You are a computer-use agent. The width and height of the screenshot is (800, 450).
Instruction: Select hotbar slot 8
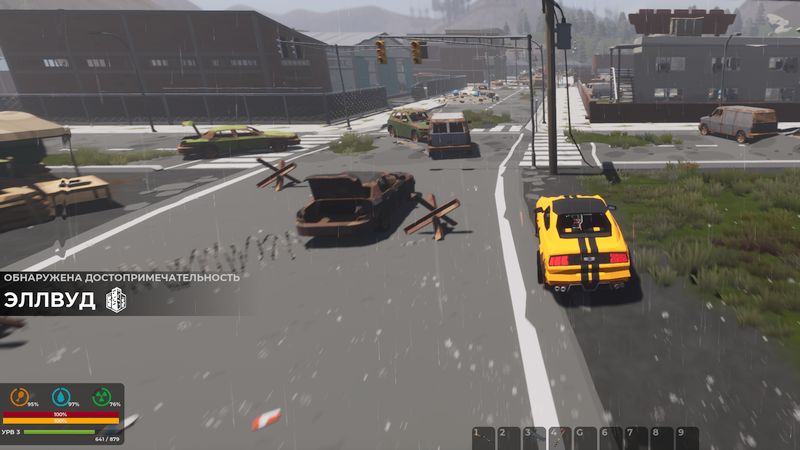661,438
